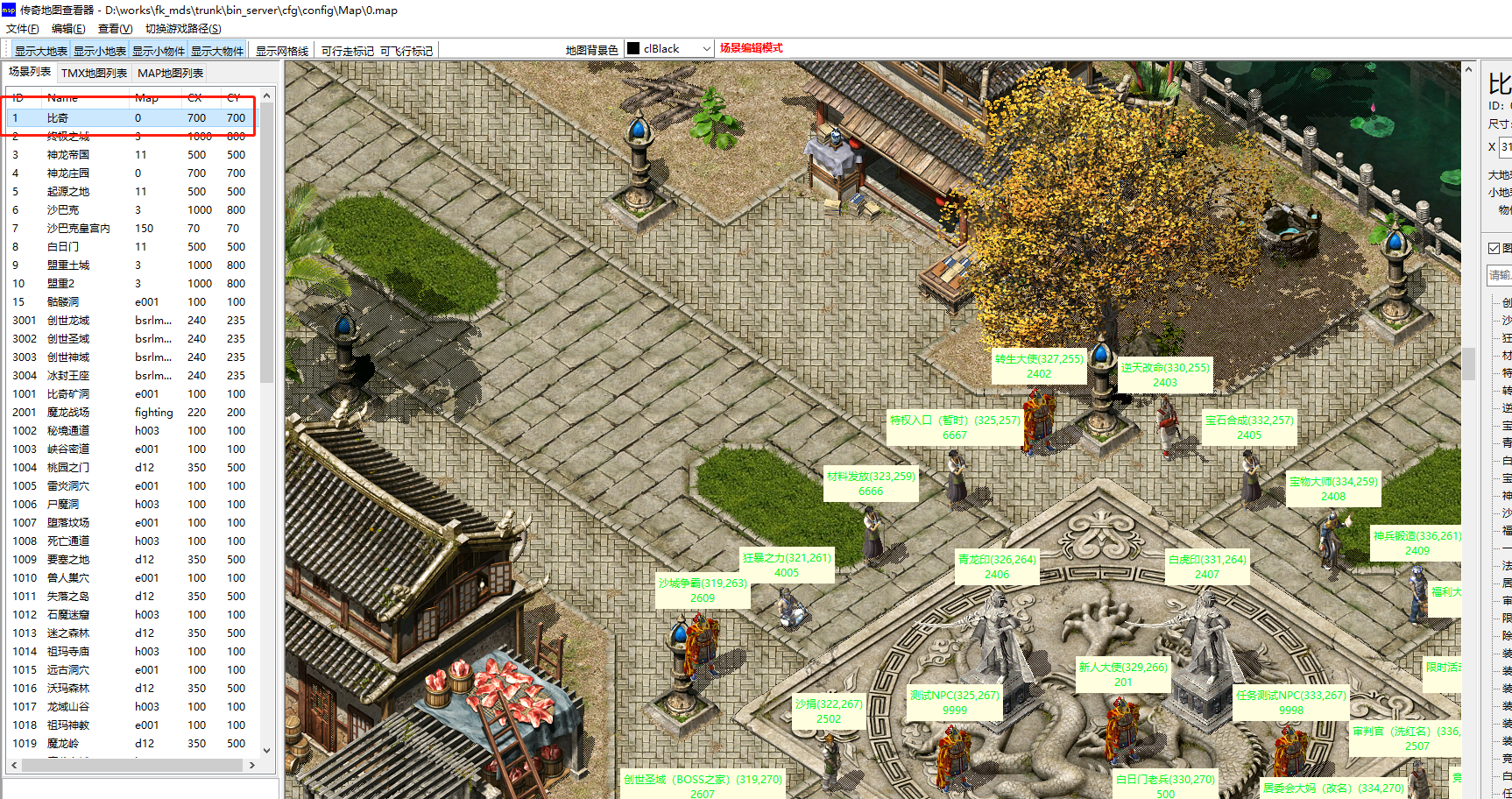
Task: Toggle the 显示小物件 toolbar button
Action: click(x=159, y=51)
